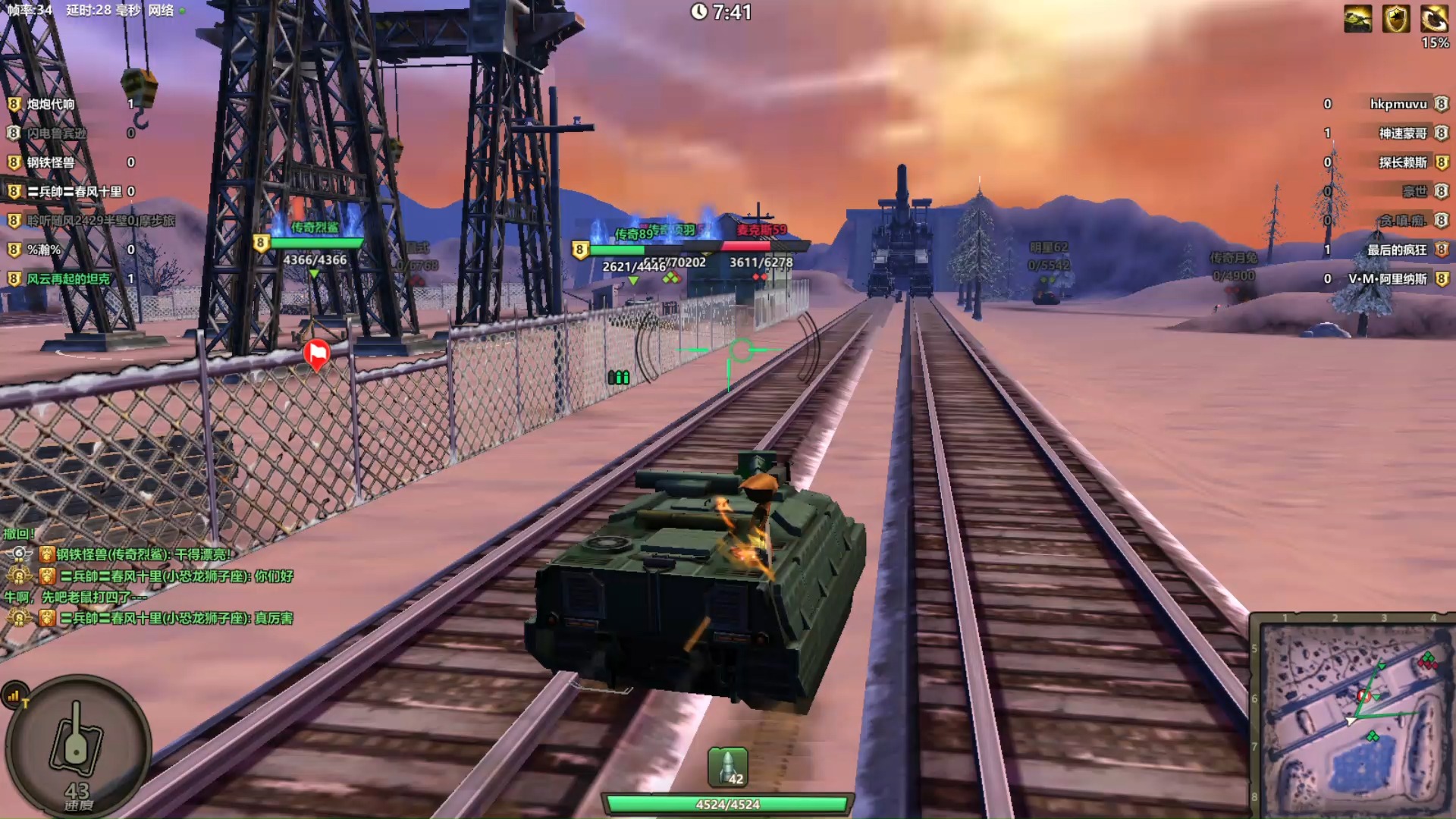Click enemy player V·M·阿里纳斯 row

tap(1387, 279)
